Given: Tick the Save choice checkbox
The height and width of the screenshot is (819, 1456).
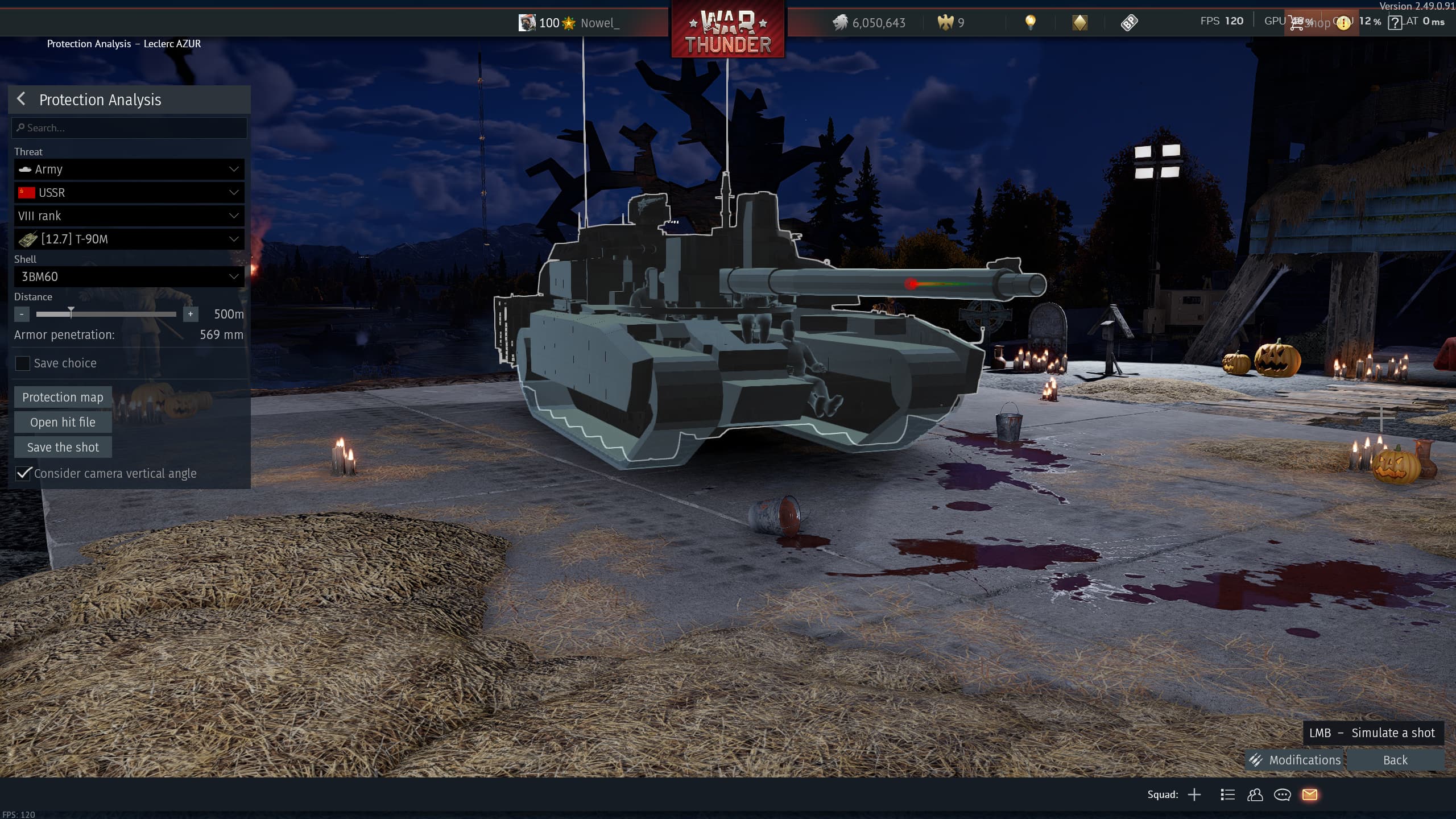Looking at the screenshot, I should tap(23, 363).
